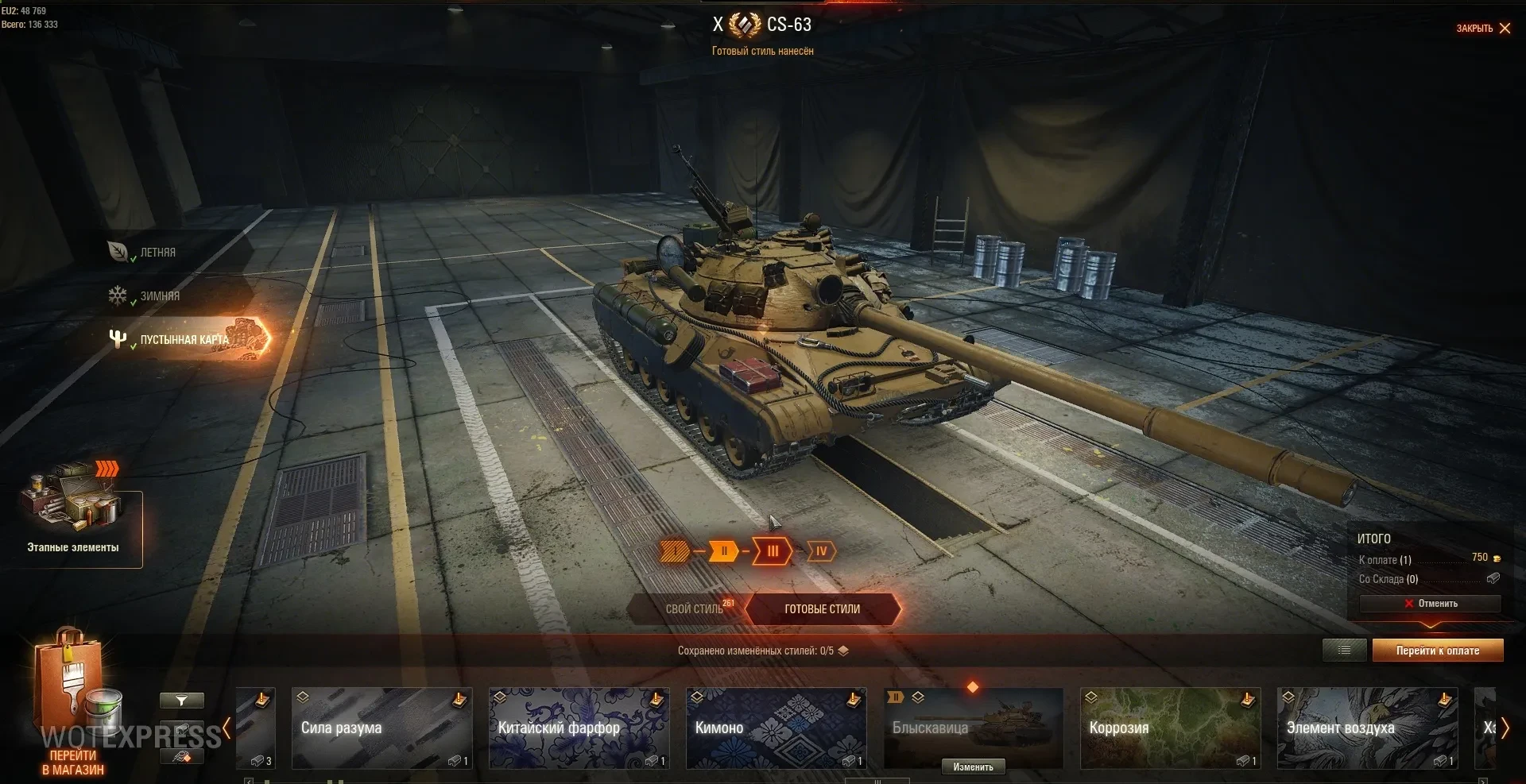
Task: Choose the Элемент воздуха style
Action: click(x=1367, y=728)
